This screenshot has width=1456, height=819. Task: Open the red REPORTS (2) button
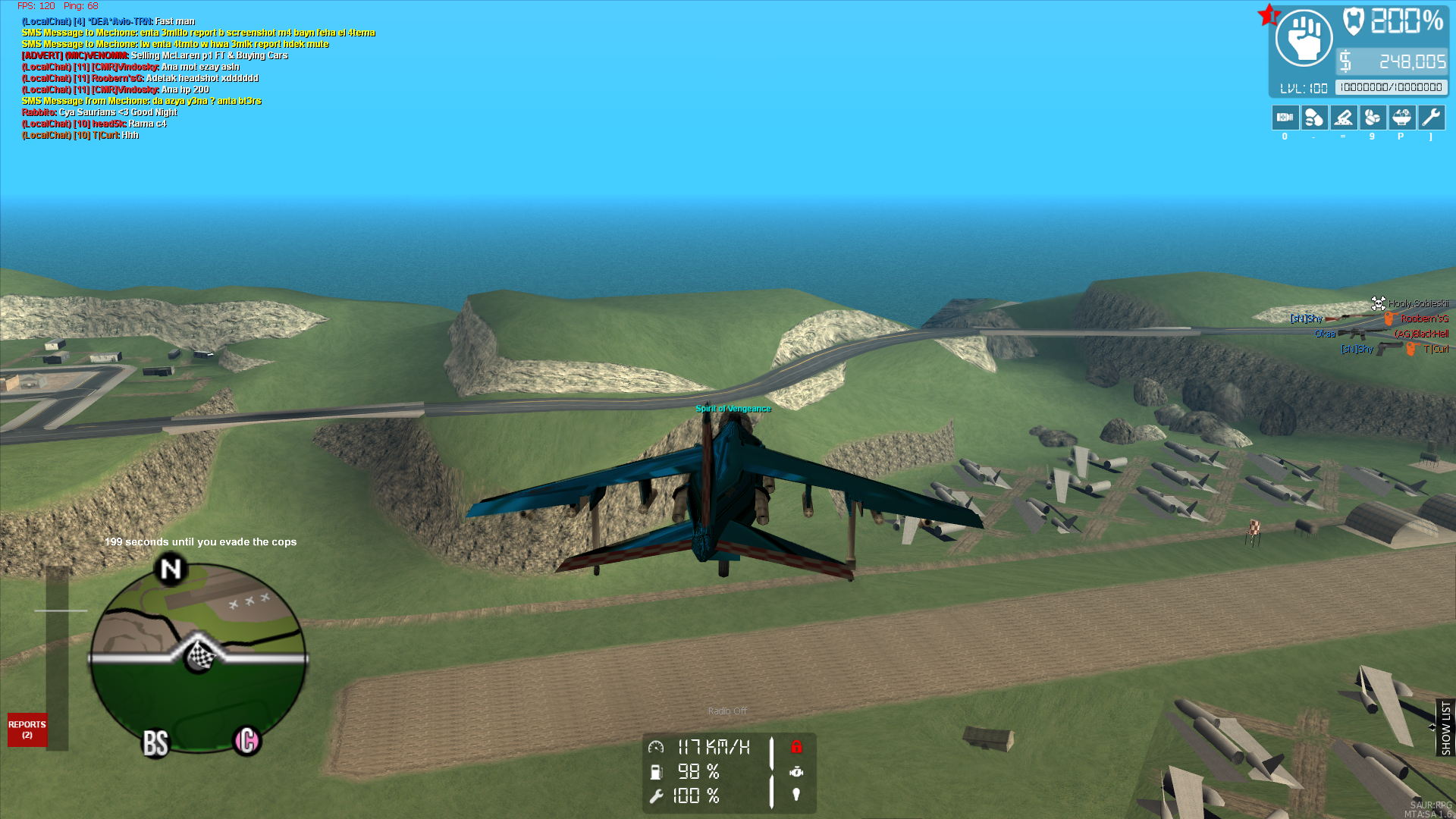[27, 730]
